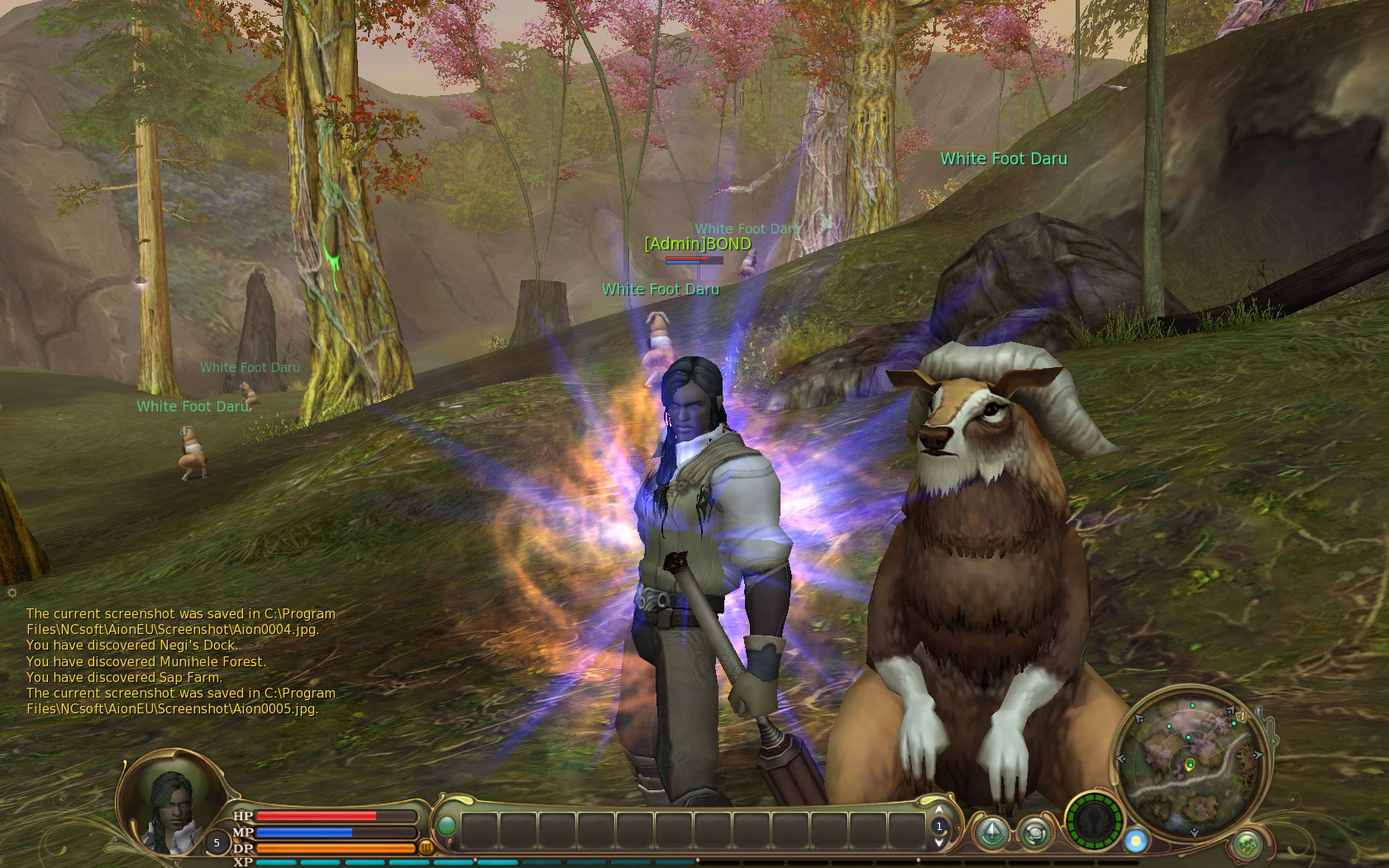Click the orange DP level indicator
The image size is (1389, 868).
tap(427, 847)
